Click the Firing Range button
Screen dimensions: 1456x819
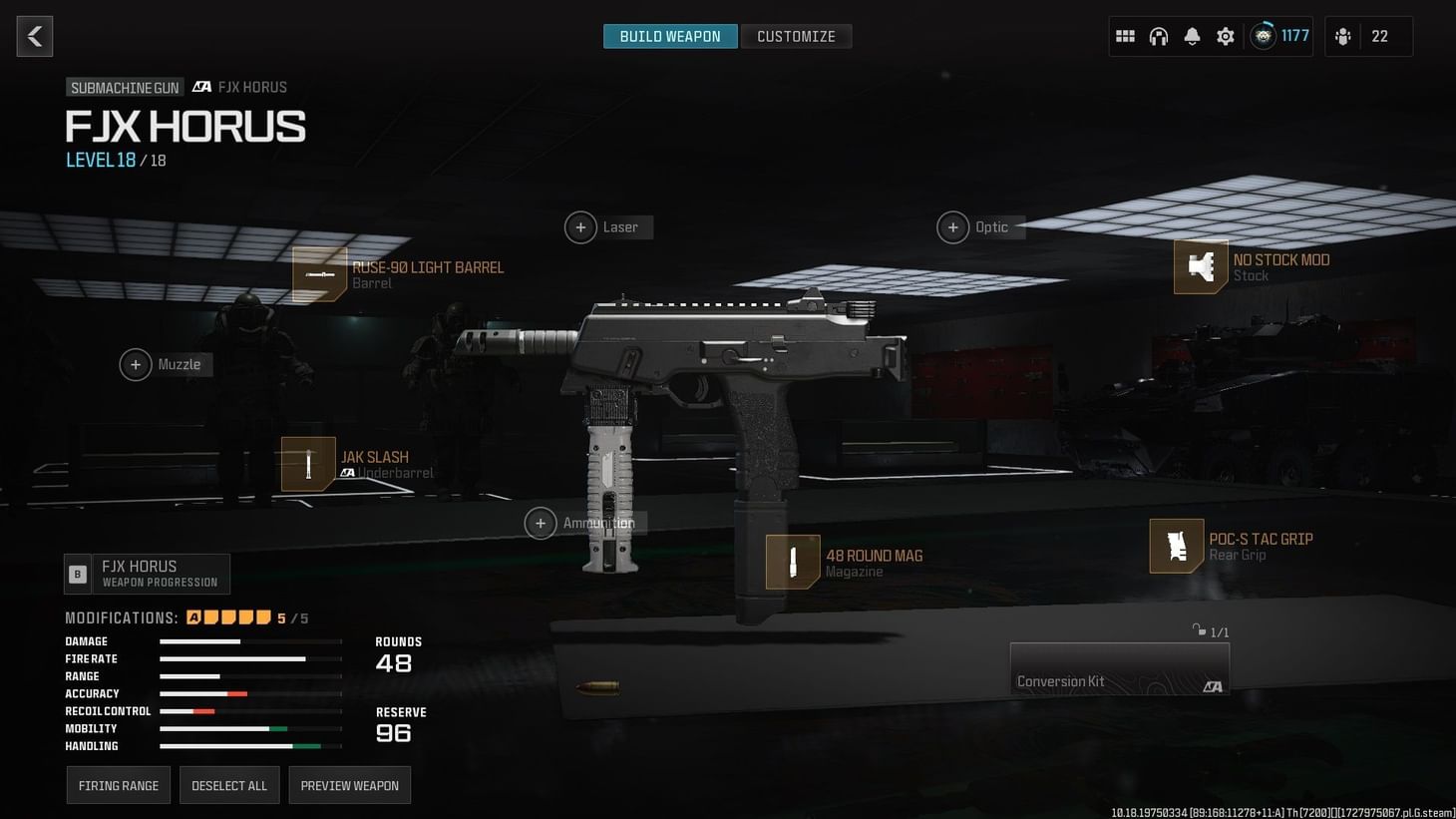[x=118, y=785]
